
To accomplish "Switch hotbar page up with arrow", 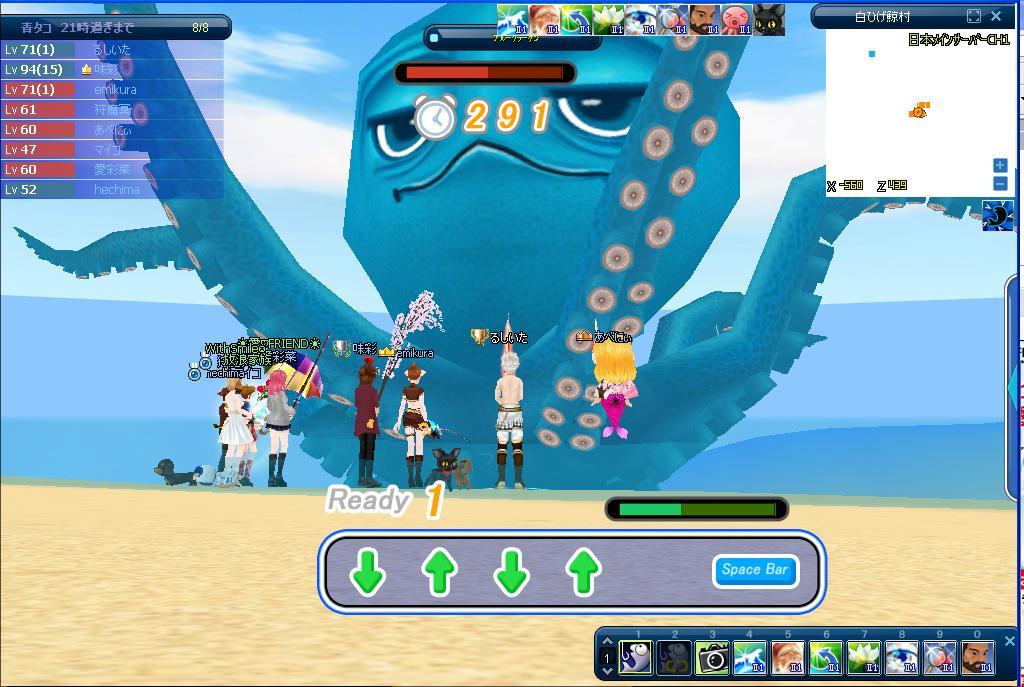I will (x=606, y=644).
